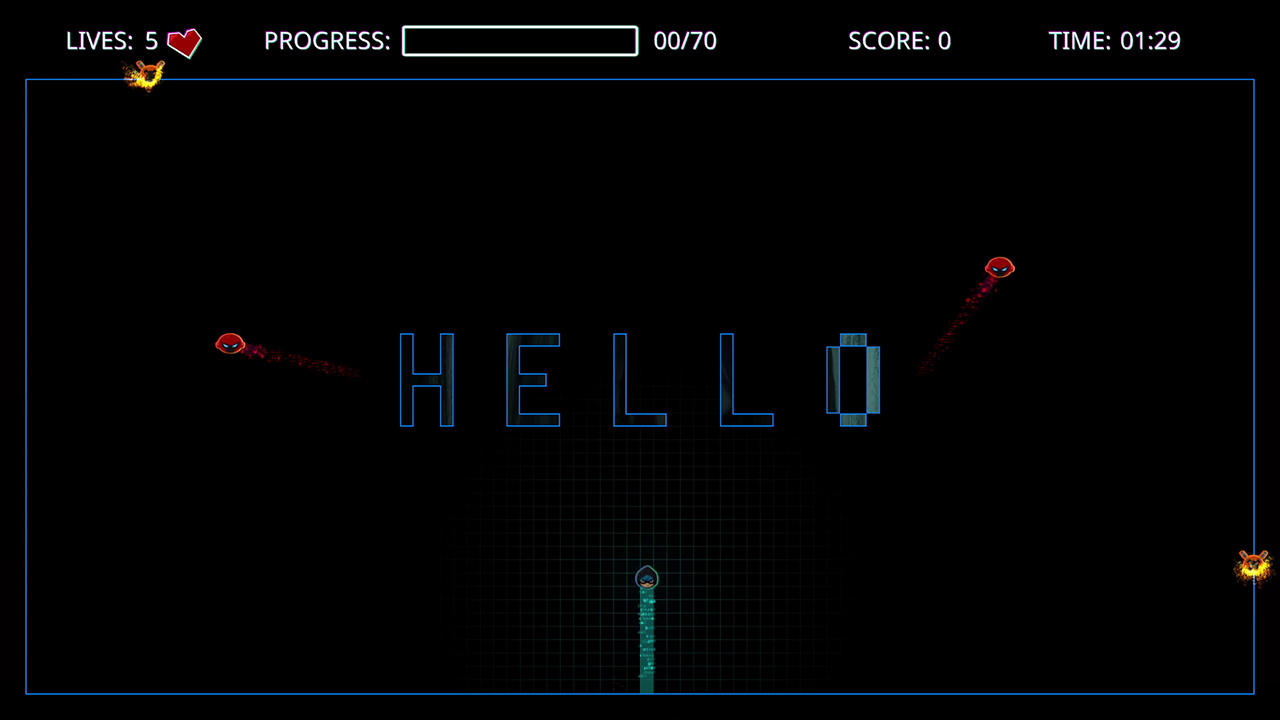Click the letter E in HELLO

[x=534, y=380]
